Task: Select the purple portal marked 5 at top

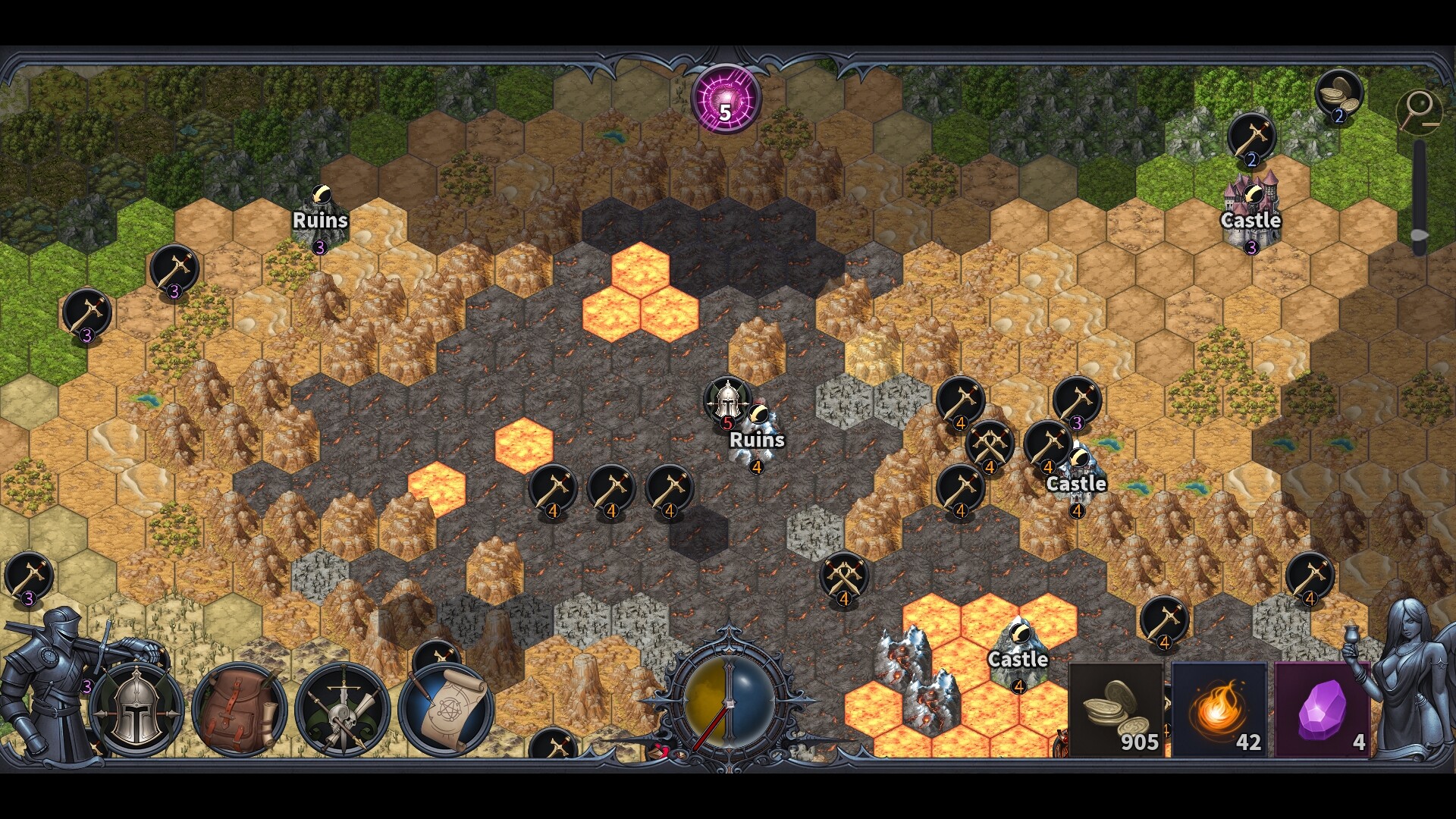Action: tap(724, 99)
